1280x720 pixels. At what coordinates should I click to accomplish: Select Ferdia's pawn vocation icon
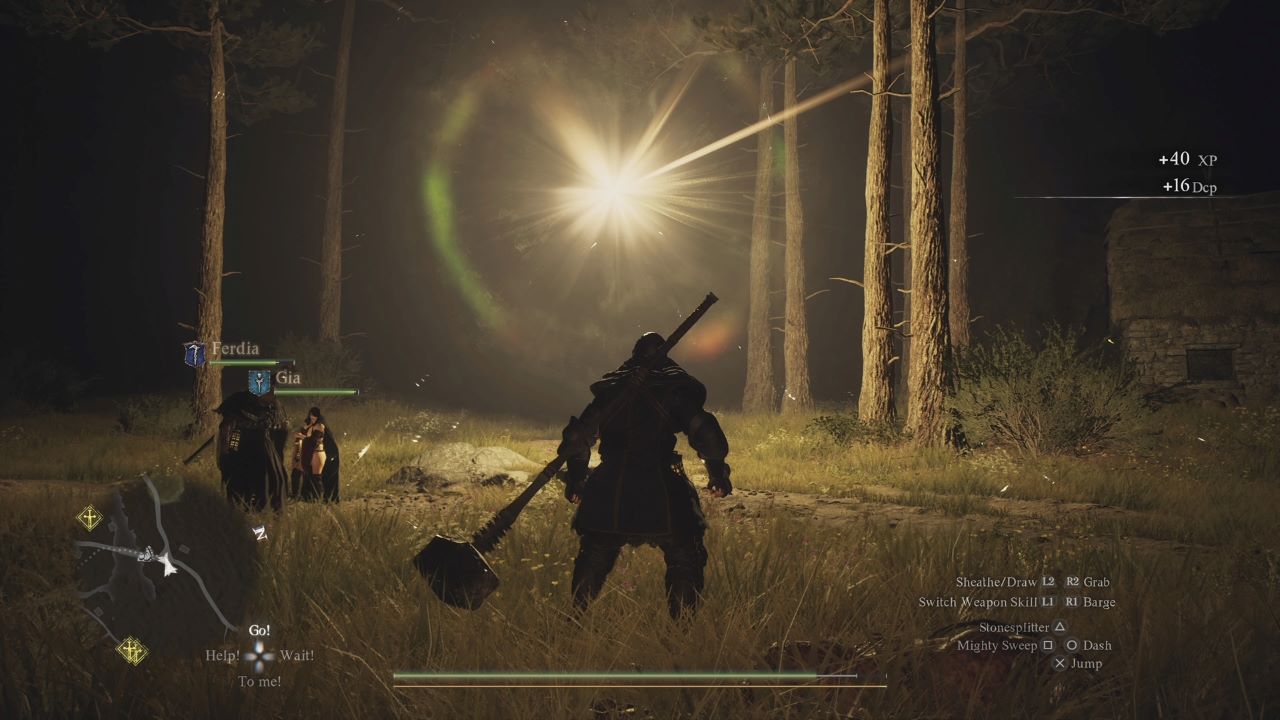pos(194,353)
